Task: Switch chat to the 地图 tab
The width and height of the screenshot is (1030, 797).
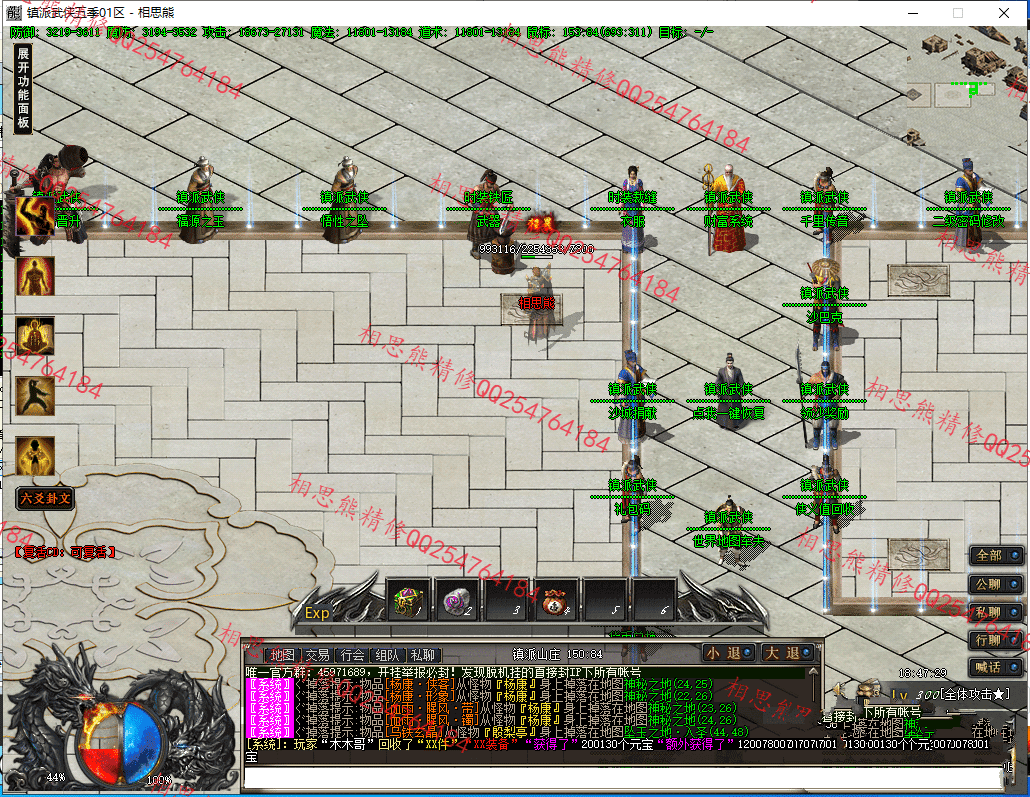Action: click(281, 654)
